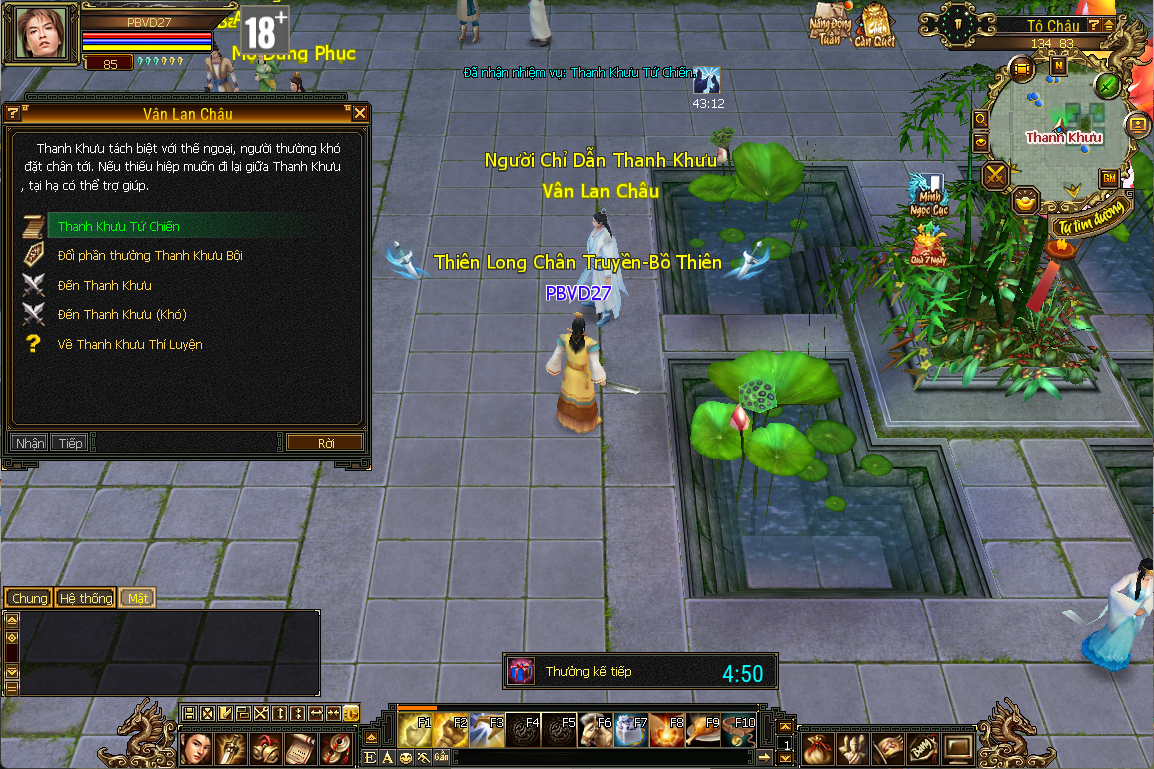
Task: Choose Đổi phần thưởng Thanh Khưu Bội
Action: click(x=150, y=256)
